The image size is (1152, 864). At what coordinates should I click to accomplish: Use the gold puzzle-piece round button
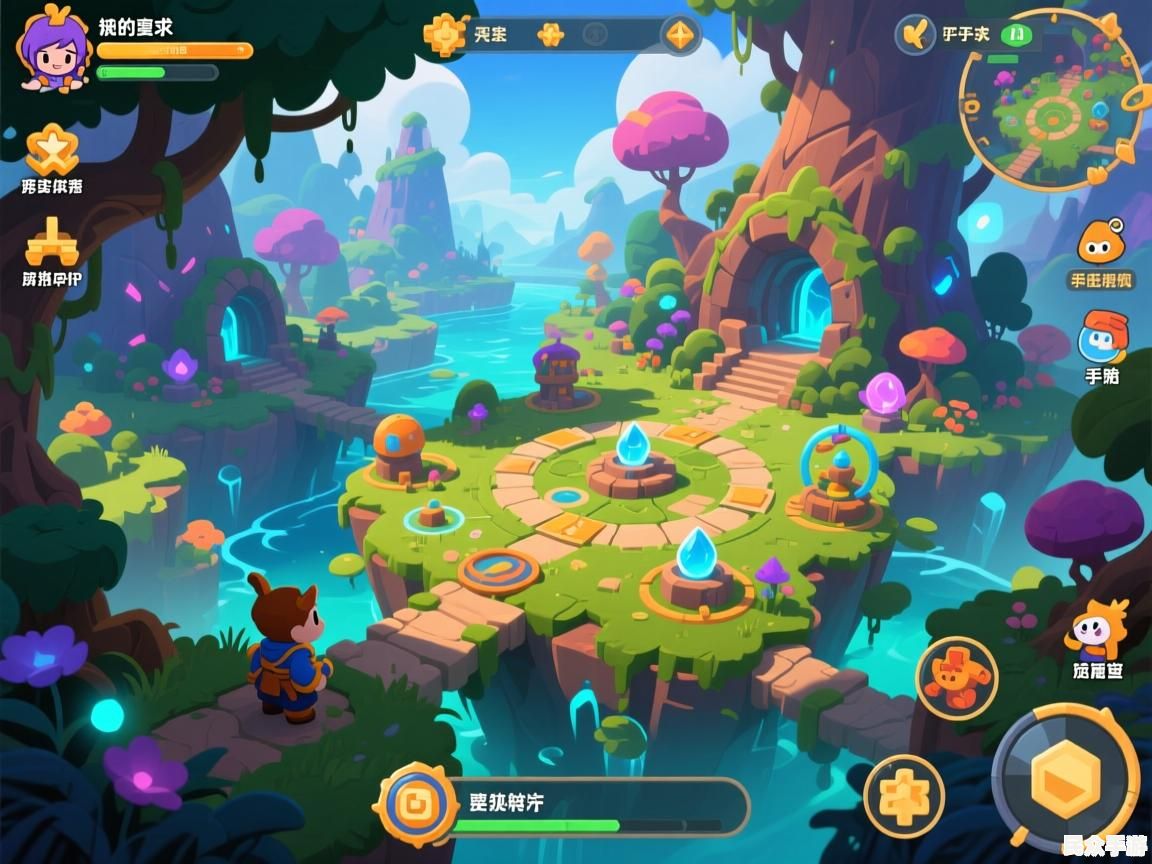(904, 796)
